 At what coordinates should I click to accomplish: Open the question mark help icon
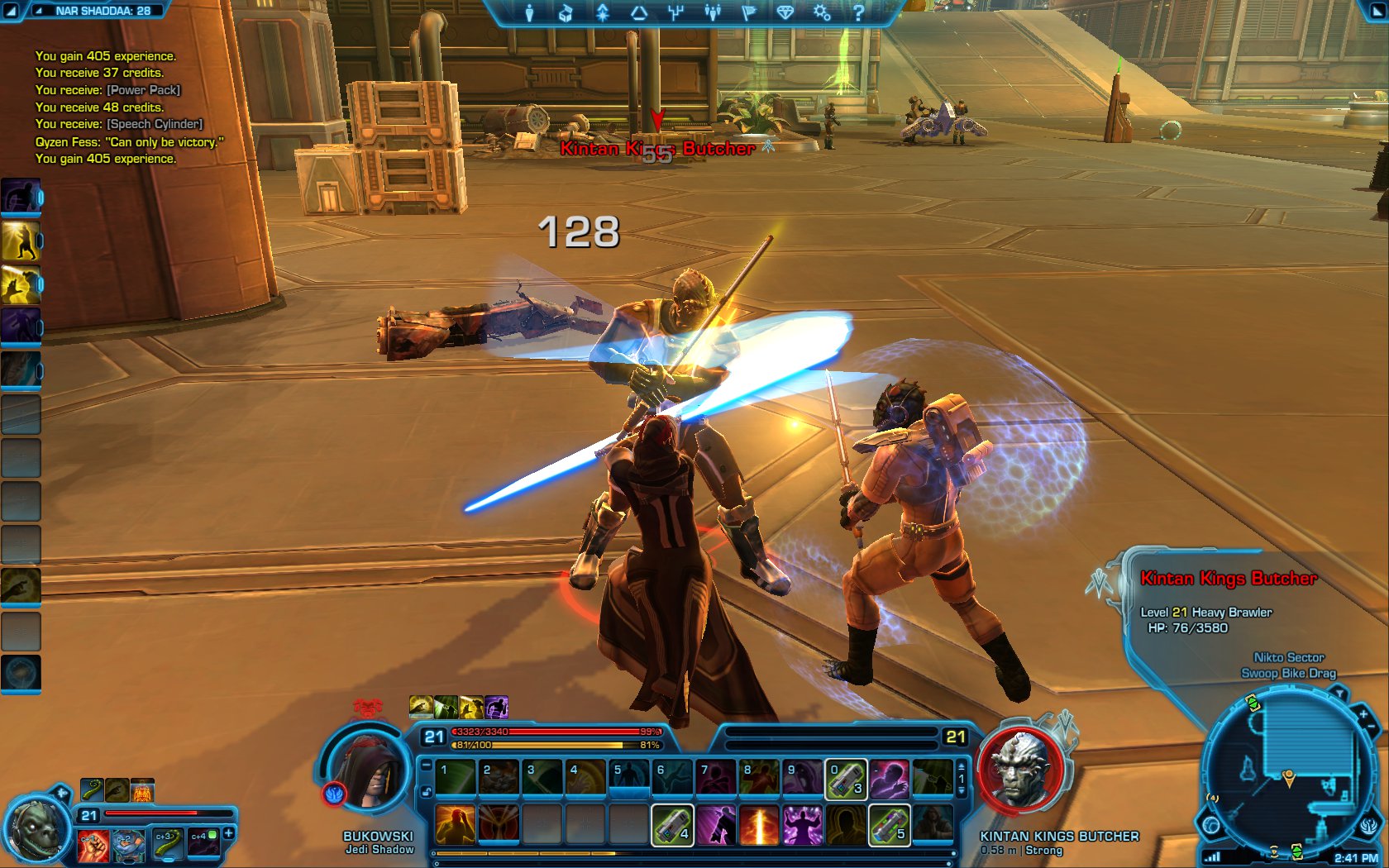[858, 12]
